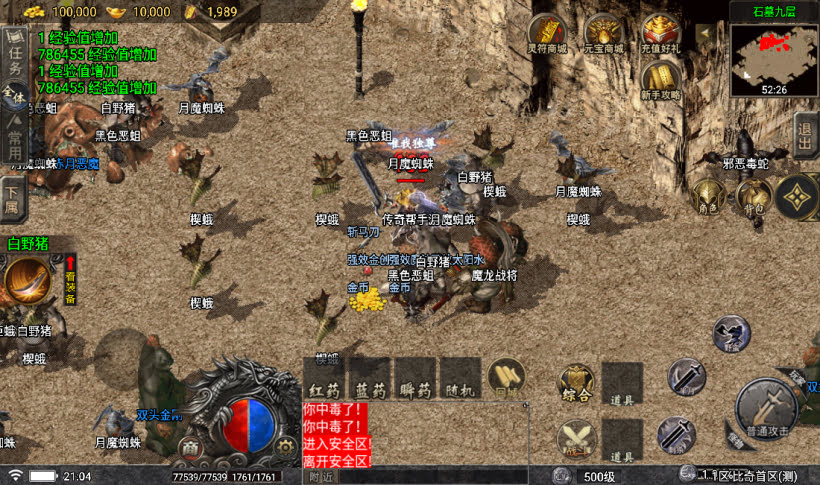Click the 石墓九层 minimap
The width and height of the screenshot is (820, 485).
coord(773,59)
